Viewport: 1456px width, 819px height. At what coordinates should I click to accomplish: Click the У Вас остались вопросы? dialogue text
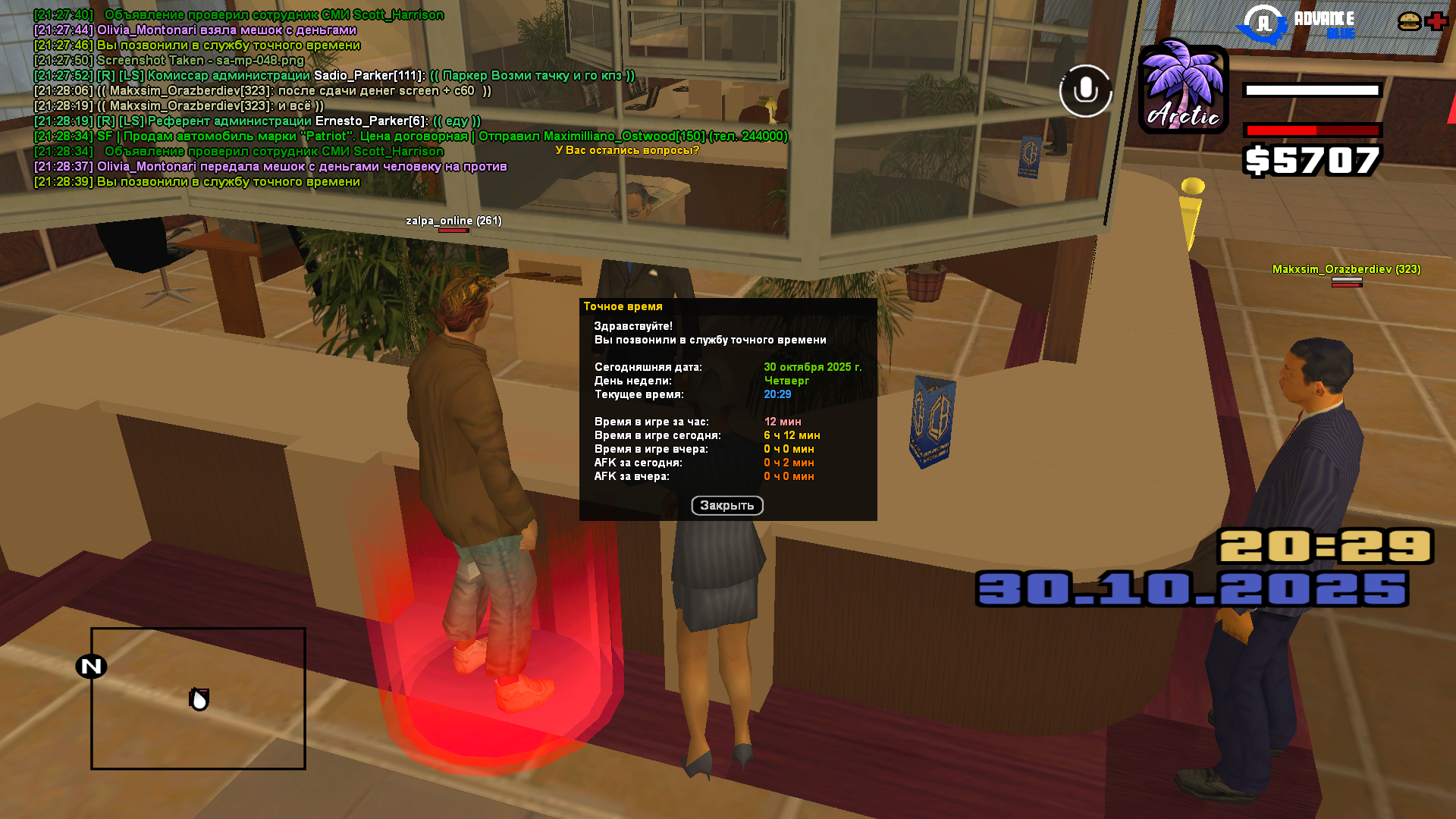pyautogui.click(x=626, y=149)
